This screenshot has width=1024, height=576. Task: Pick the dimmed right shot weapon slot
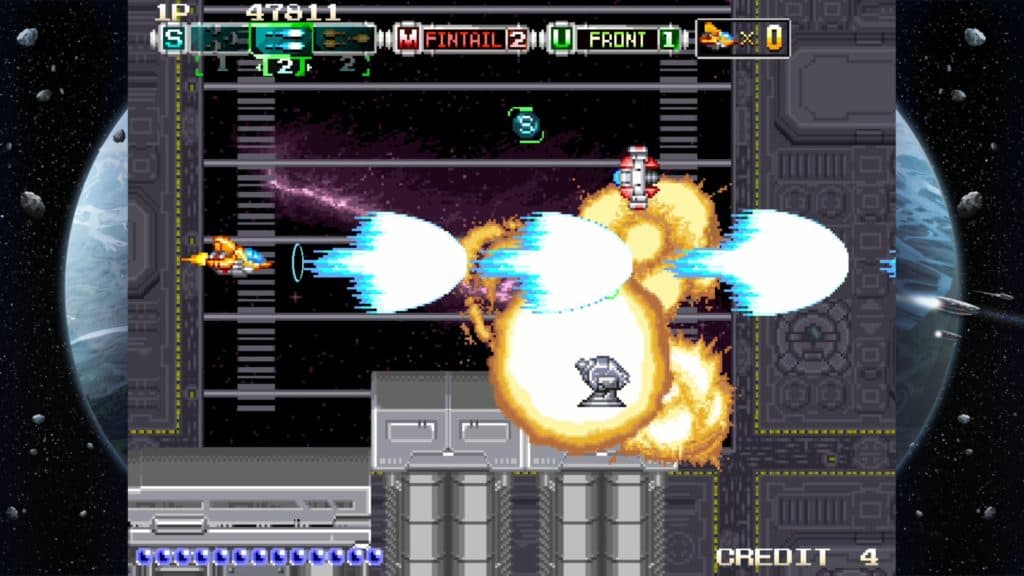(x=344, y=39)
